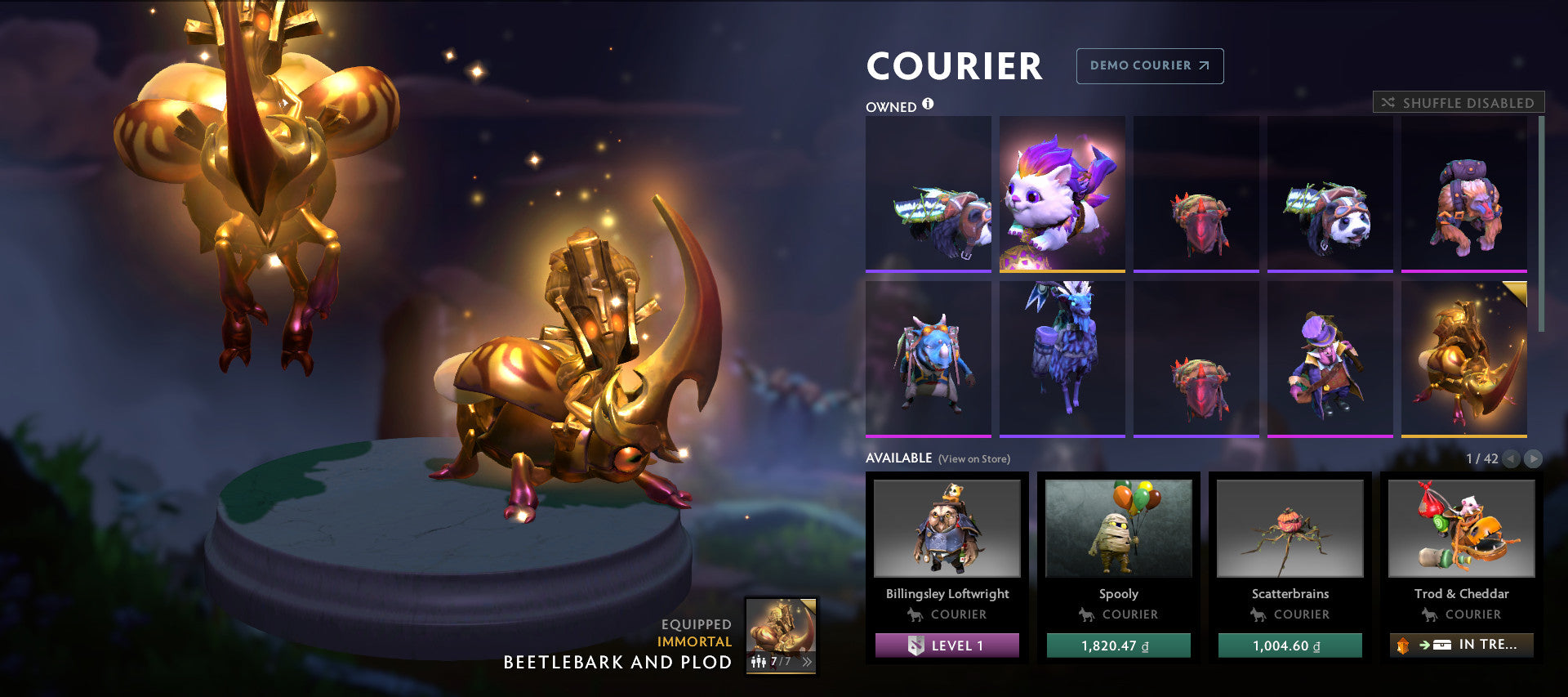
Task: Open the OWNED info icon
Action: click(x=929, y=104)
